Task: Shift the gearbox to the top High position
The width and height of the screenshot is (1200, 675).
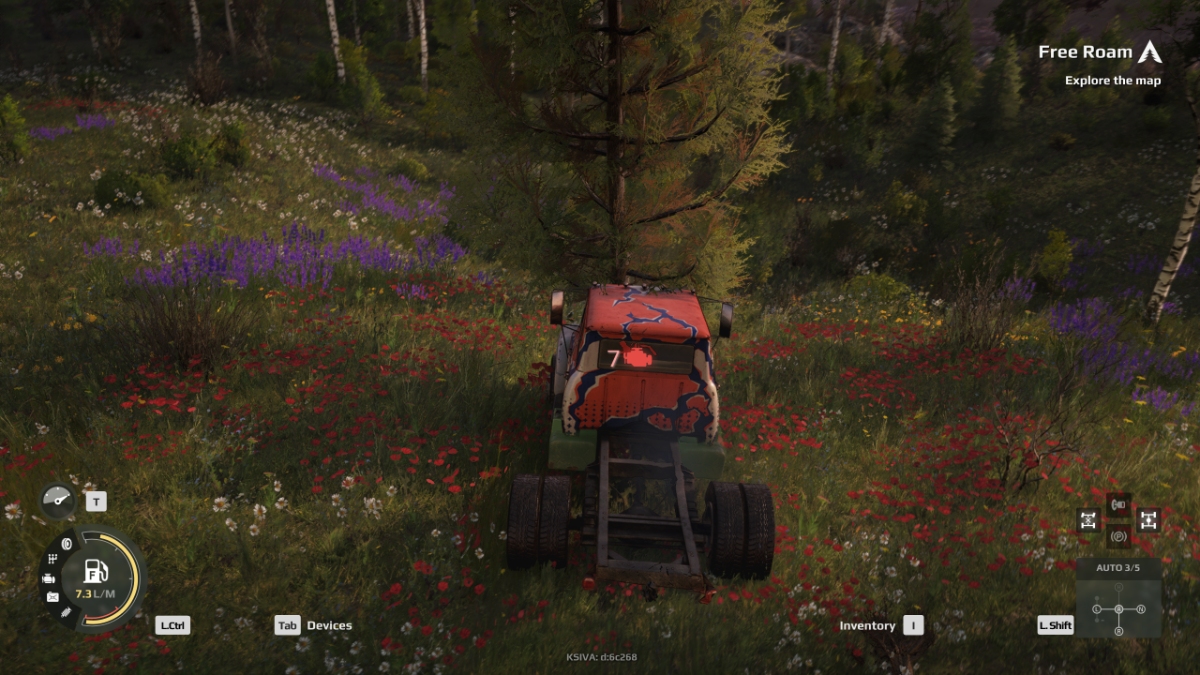Action: 1119,588
